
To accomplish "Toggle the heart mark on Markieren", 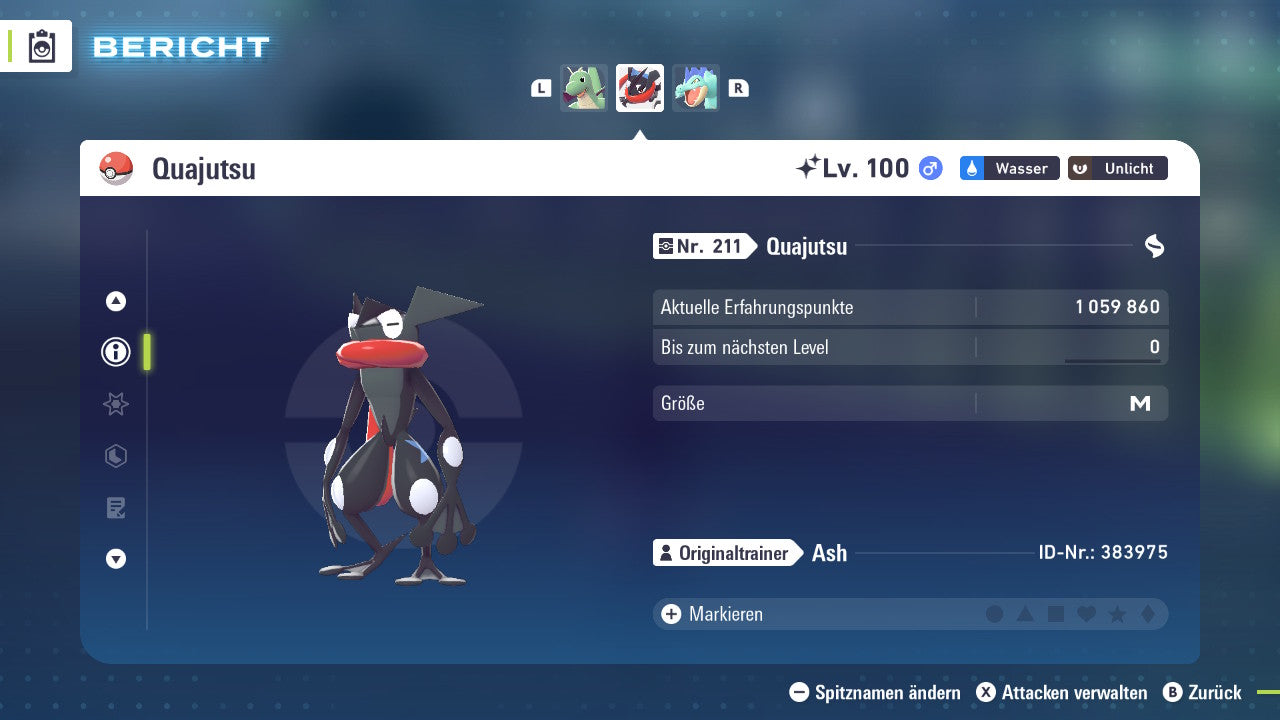I will (1085, 614).
